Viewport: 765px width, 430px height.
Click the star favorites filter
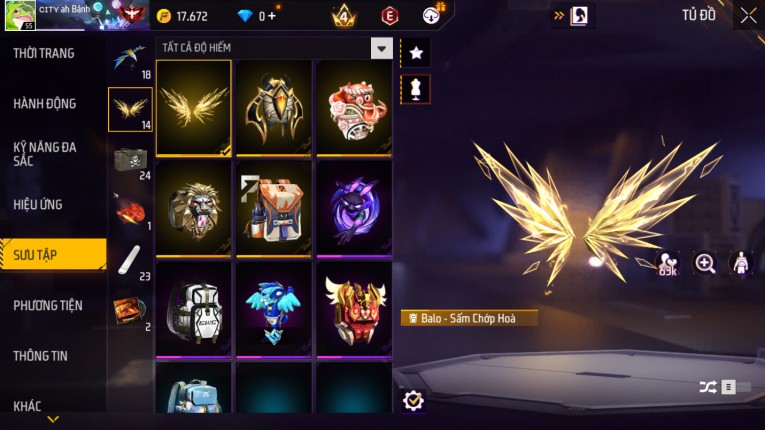414,52
